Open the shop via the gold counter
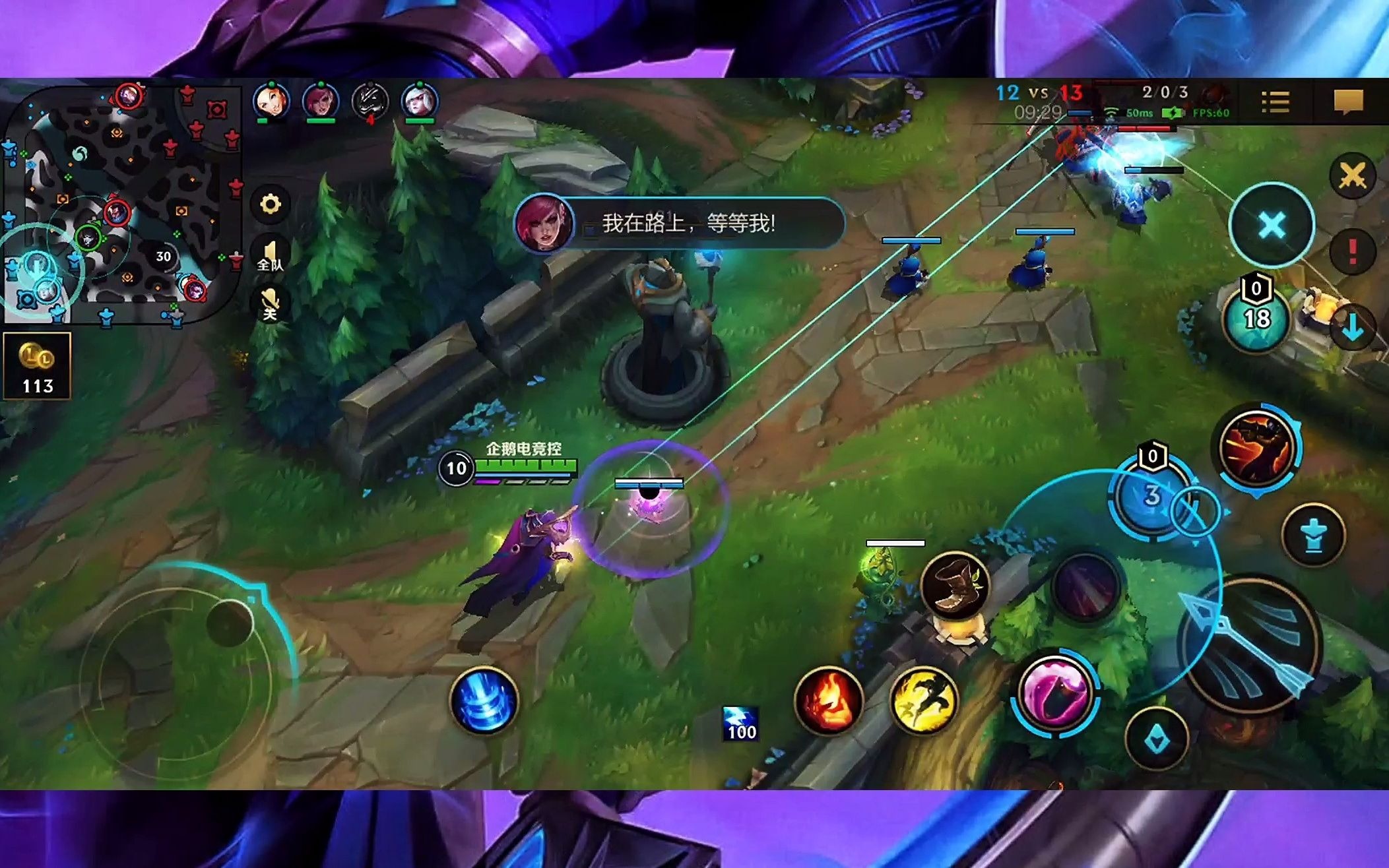Screen dimensions: 1389x868 pos(37,366)
